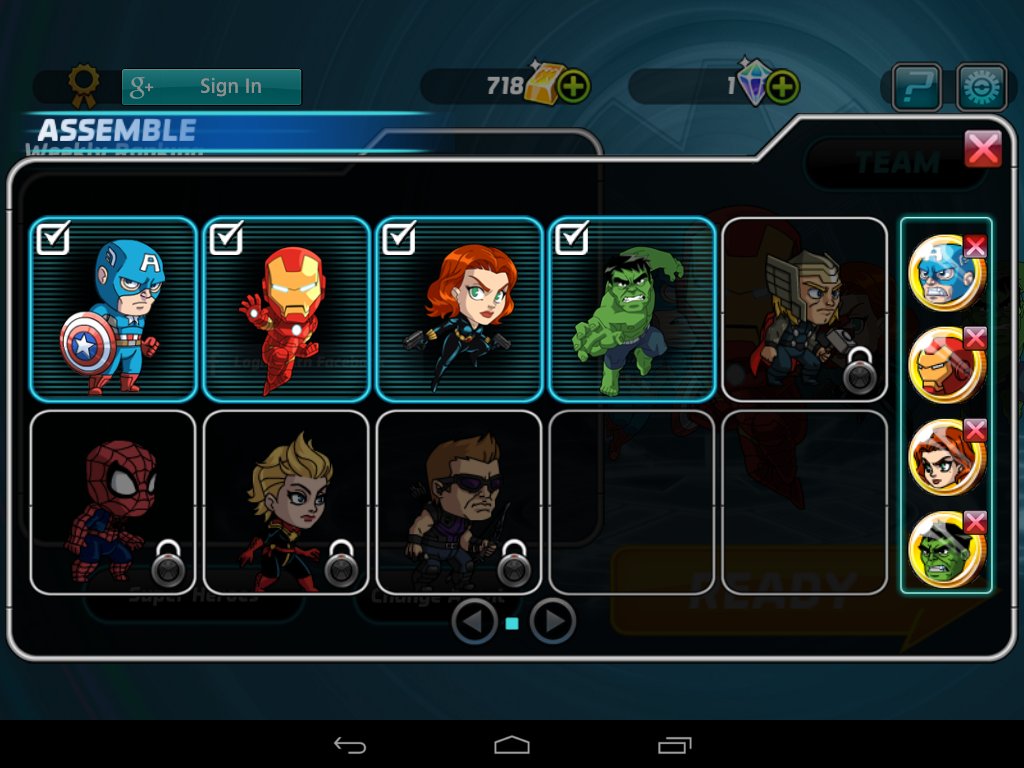
Task: Go to the previous hero page arrow
Action: tap(474, 622)
